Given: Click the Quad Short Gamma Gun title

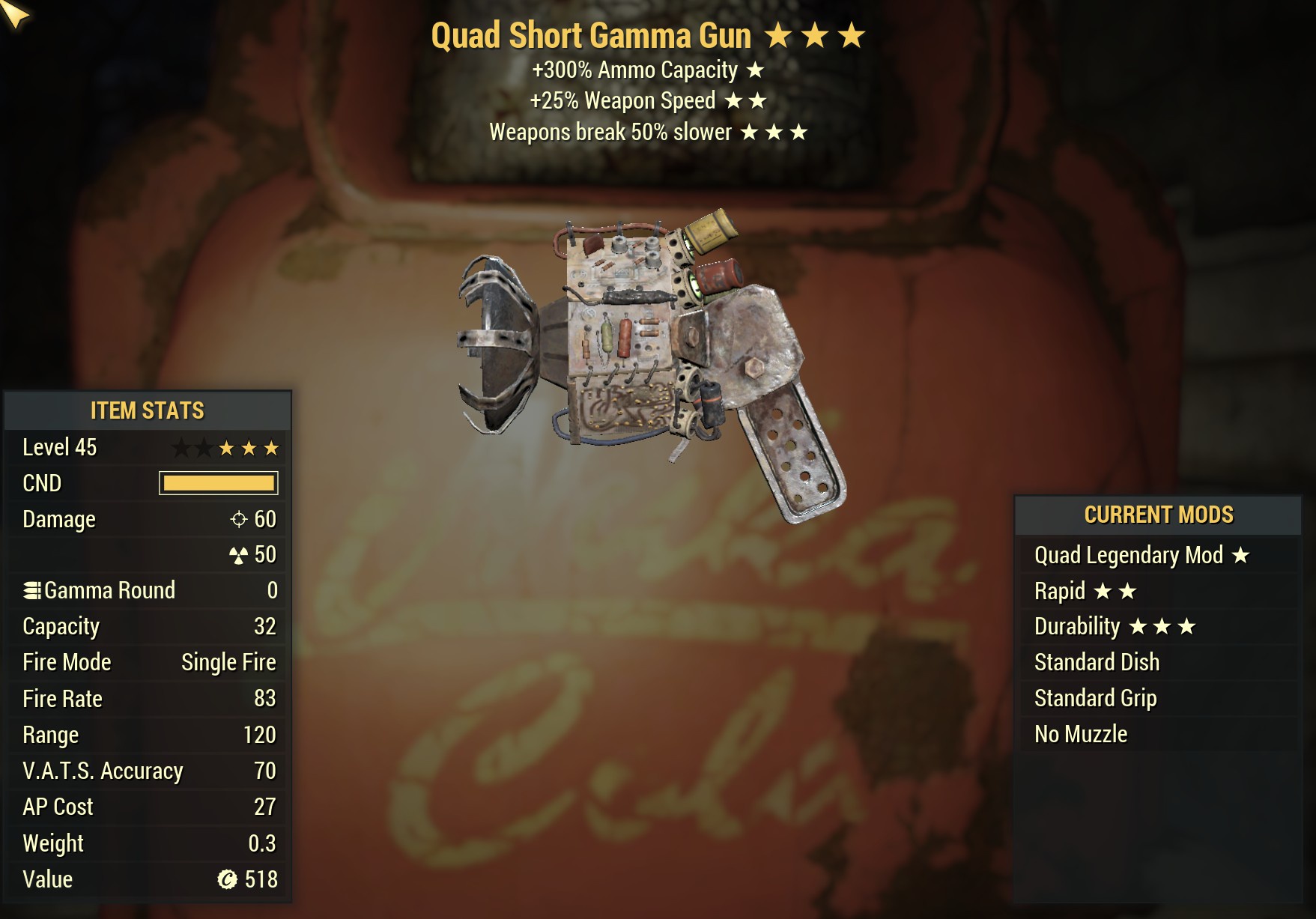Looking at the screenshot, I should coord(592,34).
